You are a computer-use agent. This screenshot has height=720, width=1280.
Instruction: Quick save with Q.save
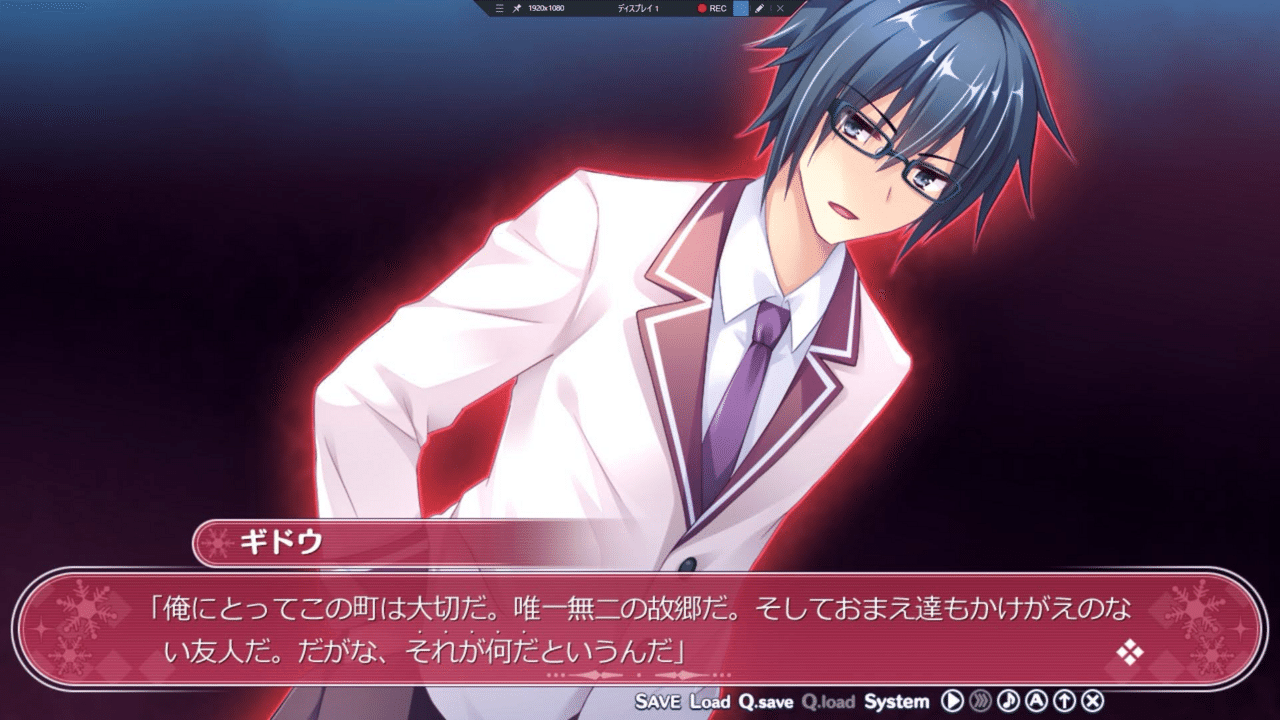pyautogui.click(x=766, y=701)
